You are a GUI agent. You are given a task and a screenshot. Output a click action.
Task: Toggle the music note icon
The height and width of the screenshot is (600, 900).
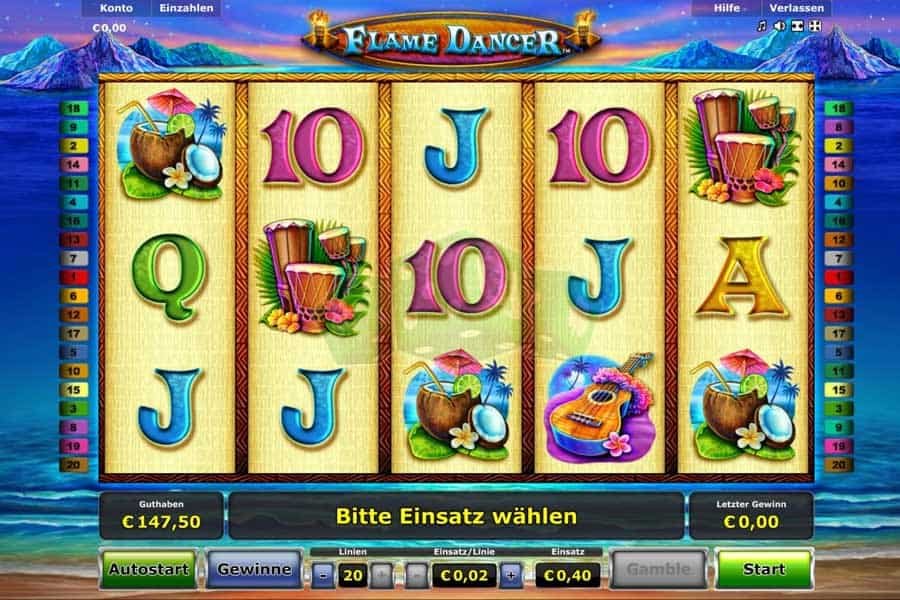click(762, 27)
